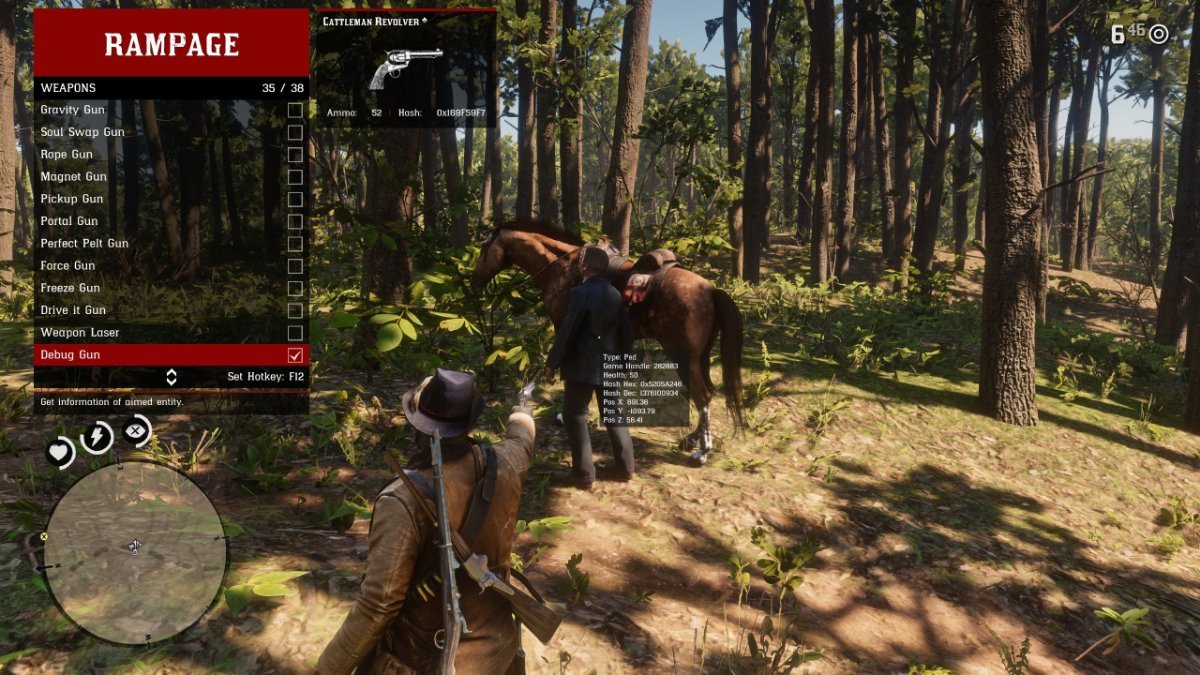Viewport: 1200px width, 675px height.
Task: Enable the Weapon Laser option
Action: [x=295, y=332]
